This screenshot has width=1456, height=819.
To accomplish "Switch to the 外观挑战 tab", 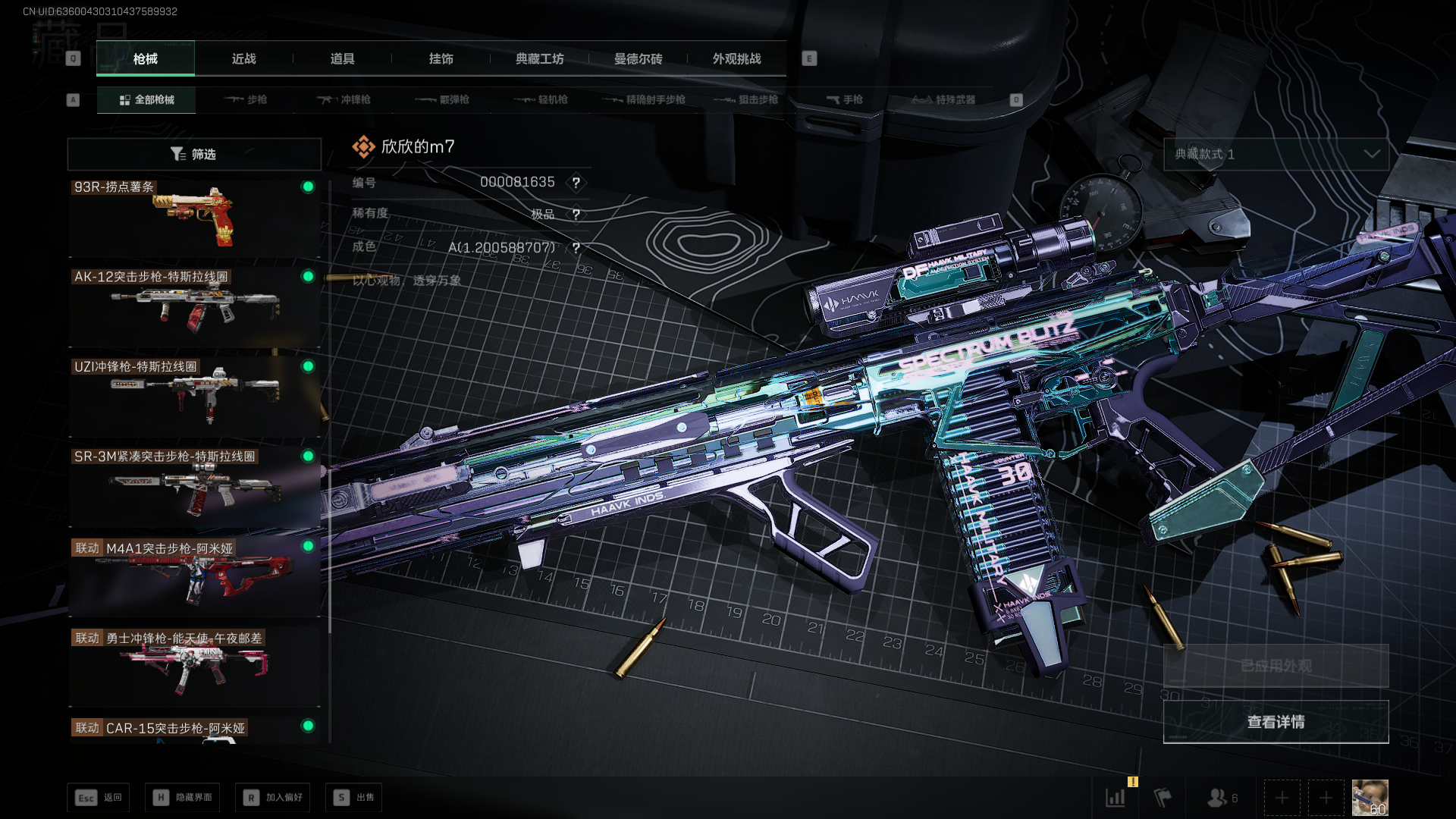I will tap(736, 59).
